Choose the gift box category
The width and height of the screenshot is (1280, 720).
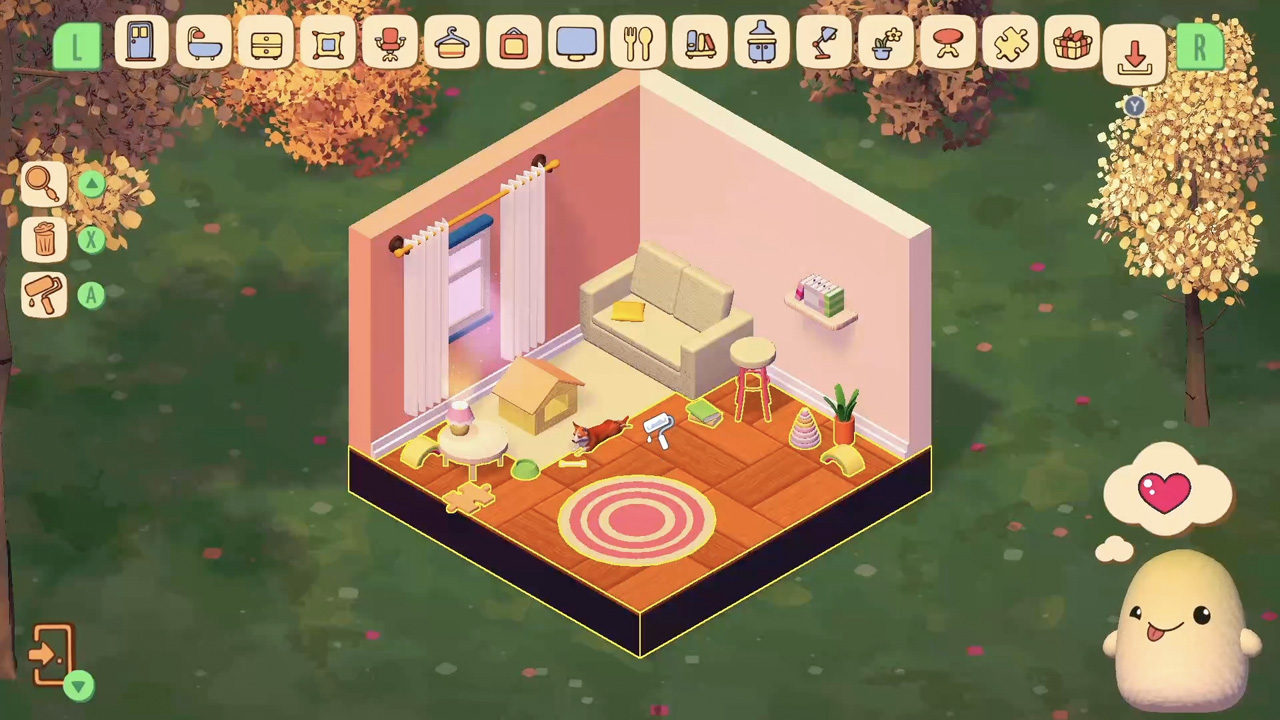coord(1072,43)
